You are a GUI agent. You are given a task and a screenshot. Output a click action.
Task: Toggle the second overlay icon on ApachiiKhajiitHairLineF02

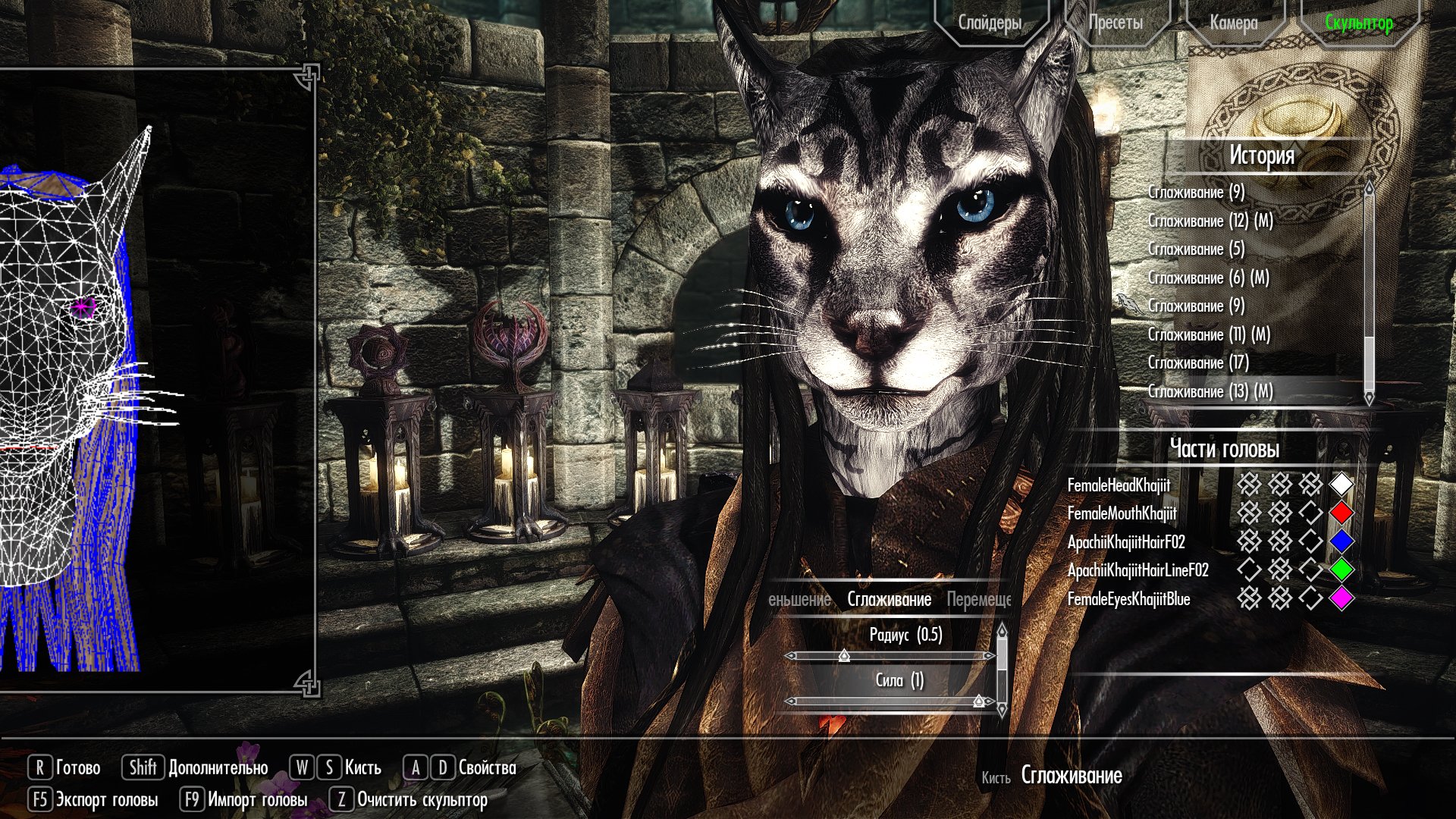(1282, 568)
